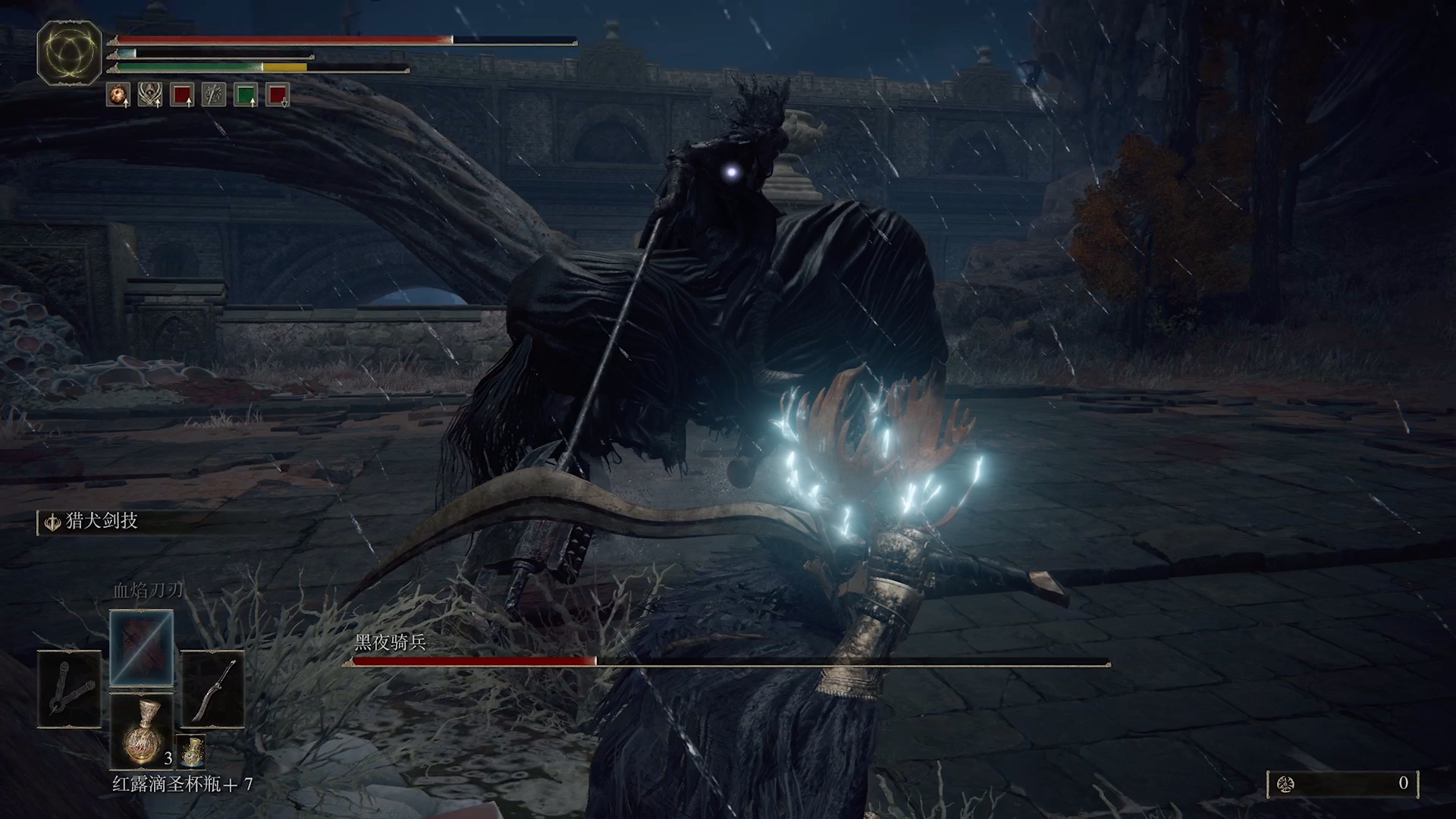Viewport: 1456px width, 819px height.
Task: Select the flail left-hand weapon slot
Action: 69,689
